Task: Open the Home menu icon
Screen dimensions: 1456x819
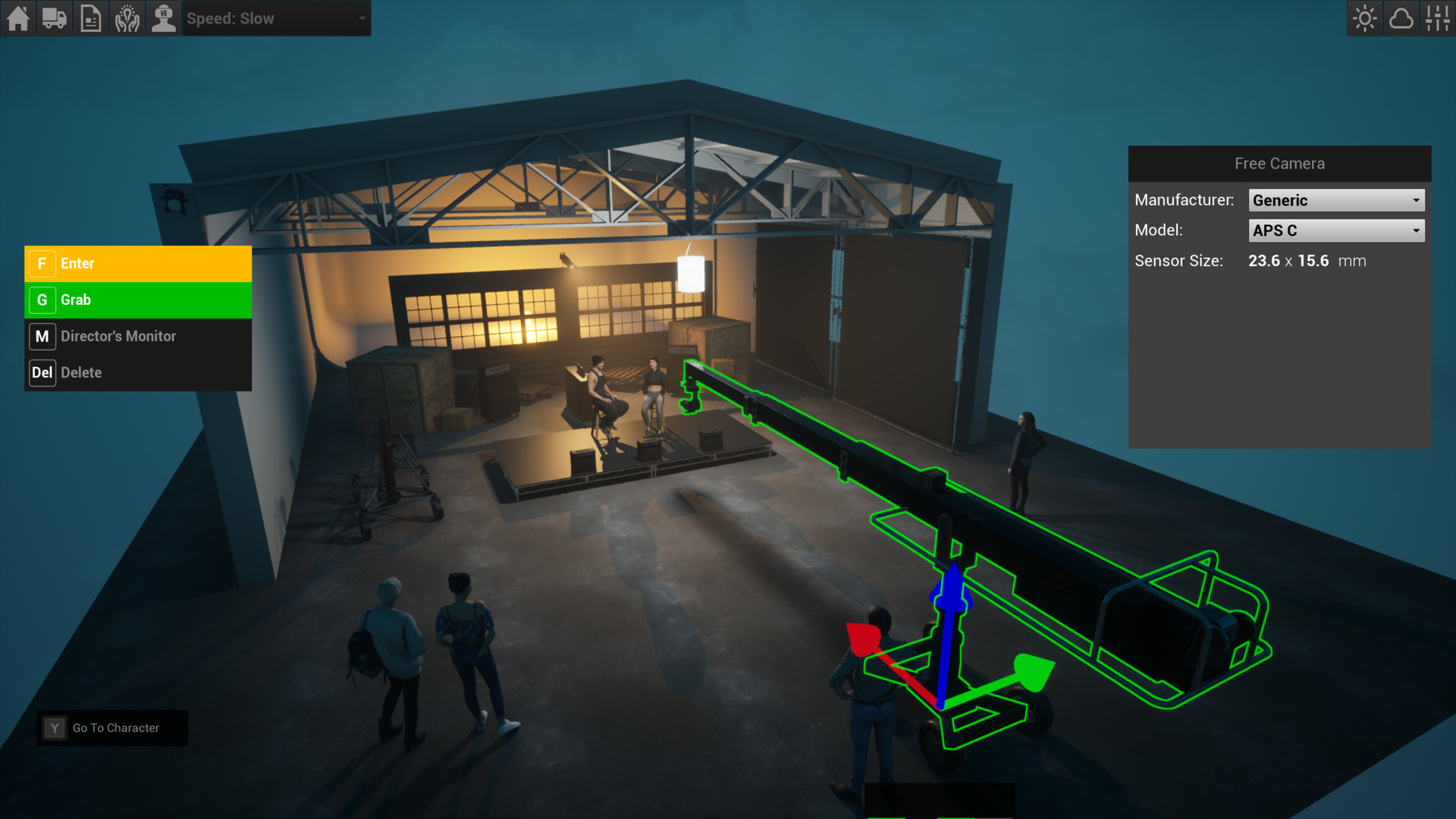Action: [17, 18]
